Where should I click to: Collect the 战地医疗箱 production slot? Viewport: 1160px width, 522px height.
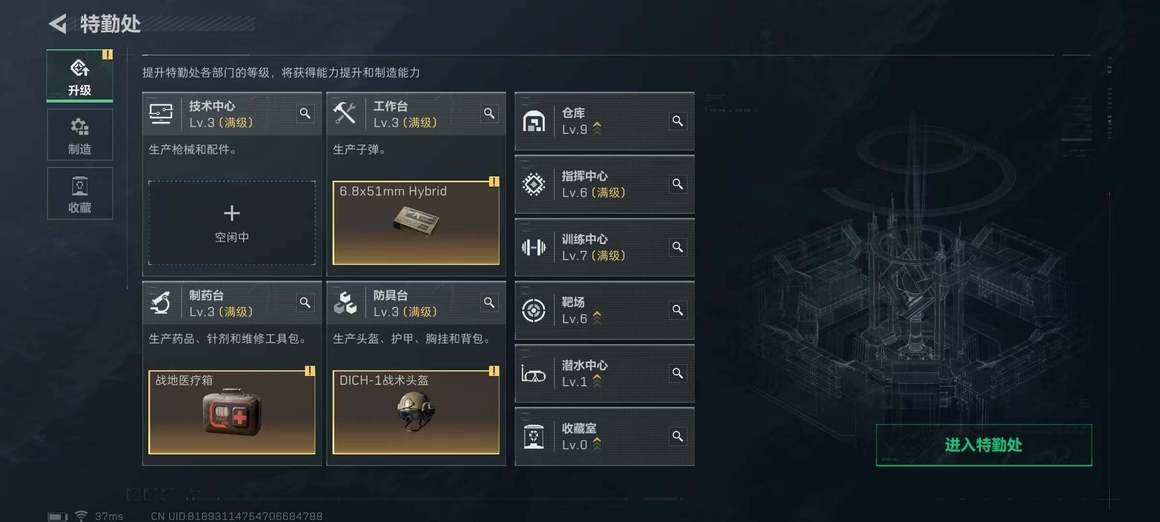click(x=231, y=412)
